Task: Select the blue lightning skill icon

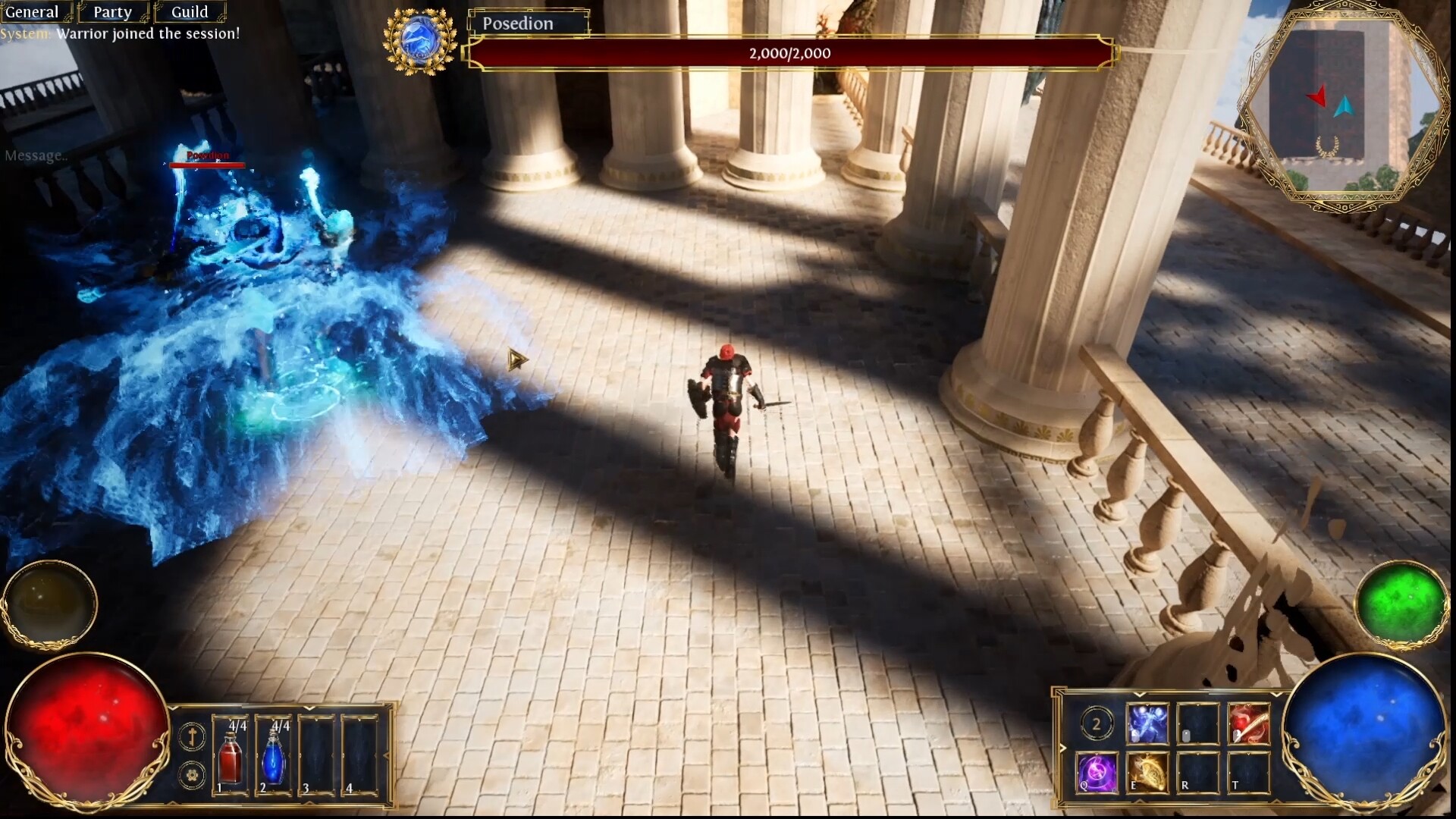Action: point(1147,724)
